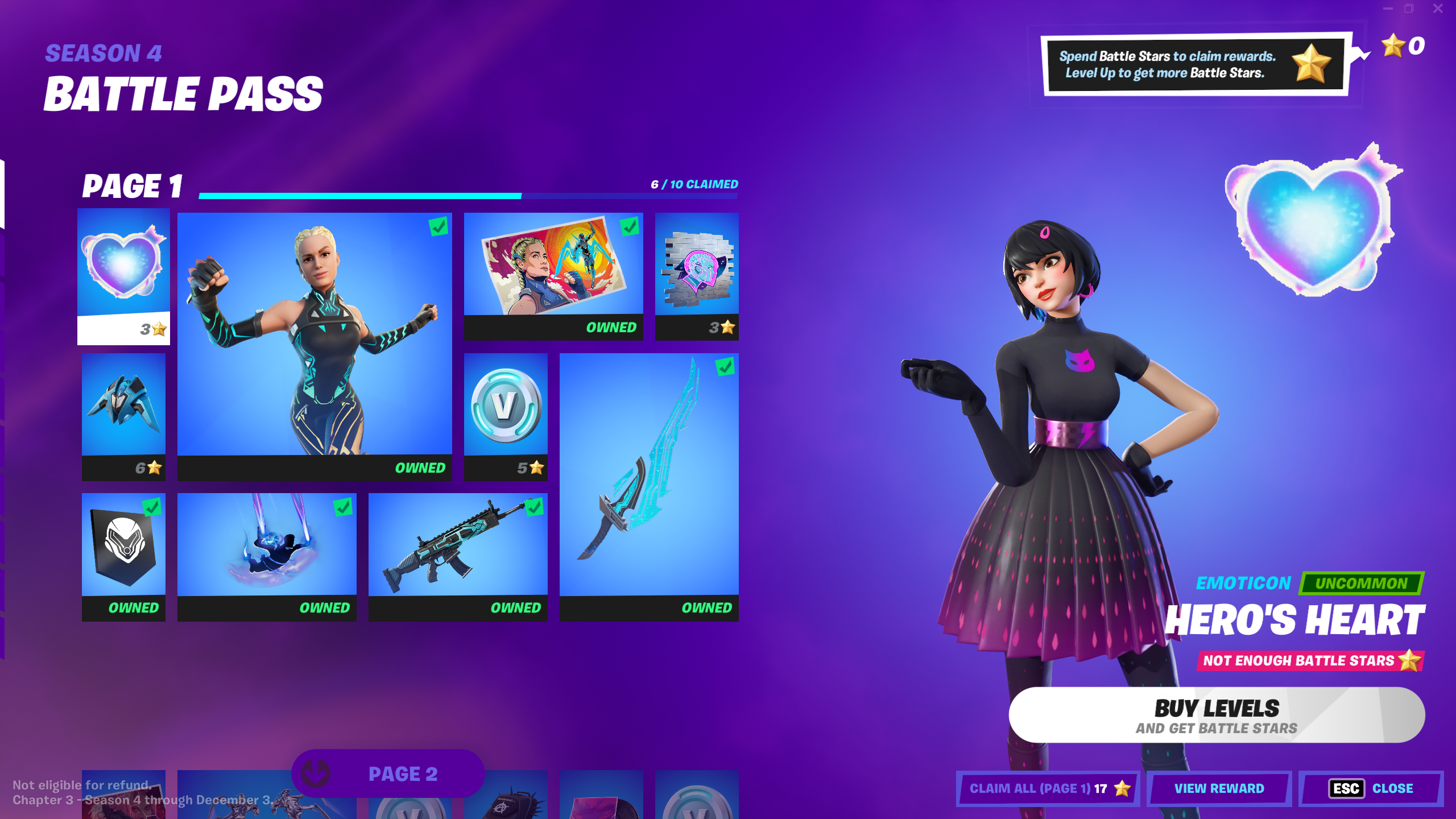Minimize the game window
Image resolution: width=1456 pixels, height=819 pixels.
[1388, 9]
